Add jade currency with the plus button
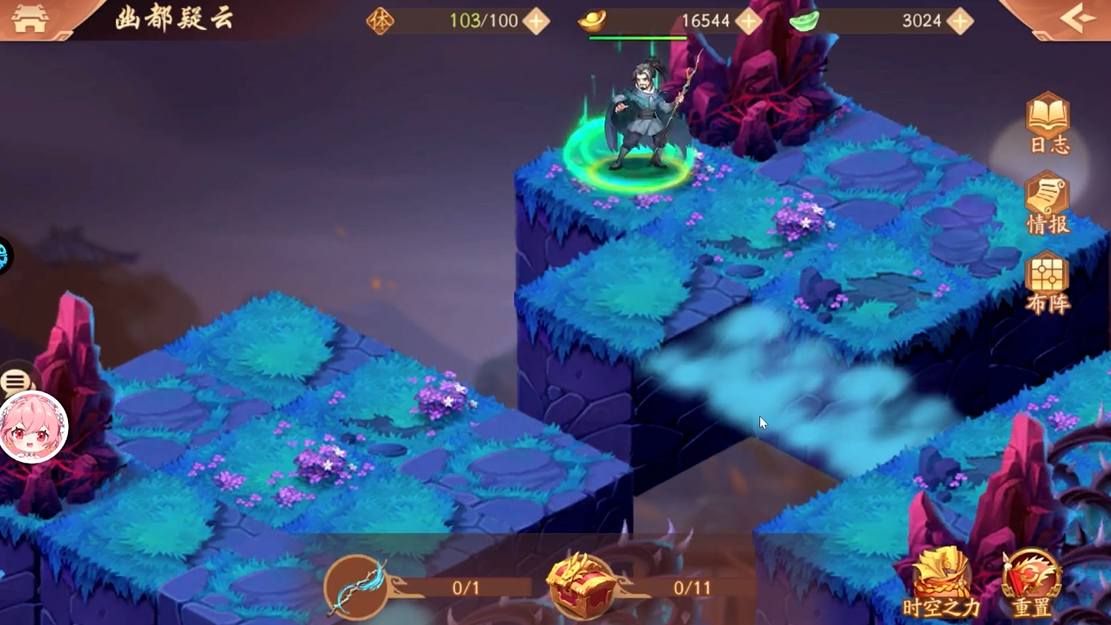 point(960,21)
